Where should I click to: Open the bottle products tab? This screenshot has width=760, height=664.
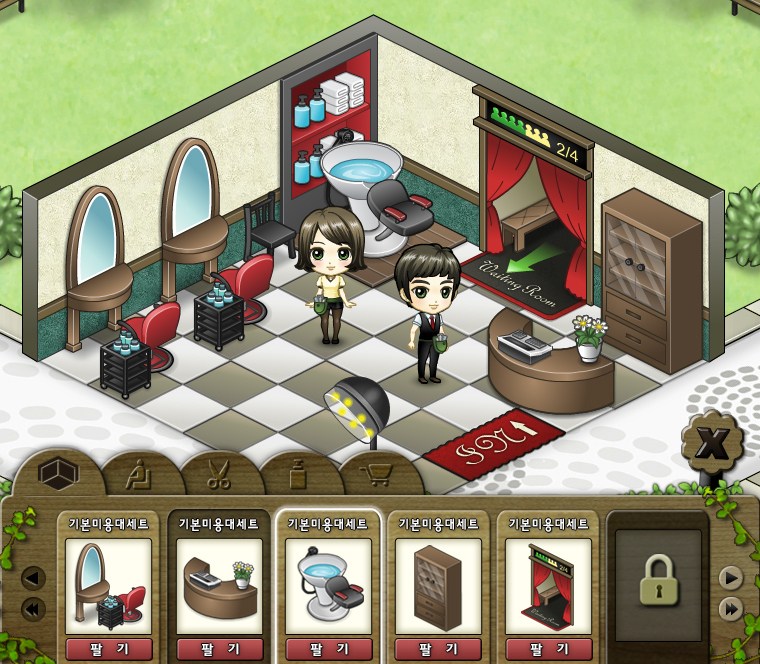click(x=298, y=474)
